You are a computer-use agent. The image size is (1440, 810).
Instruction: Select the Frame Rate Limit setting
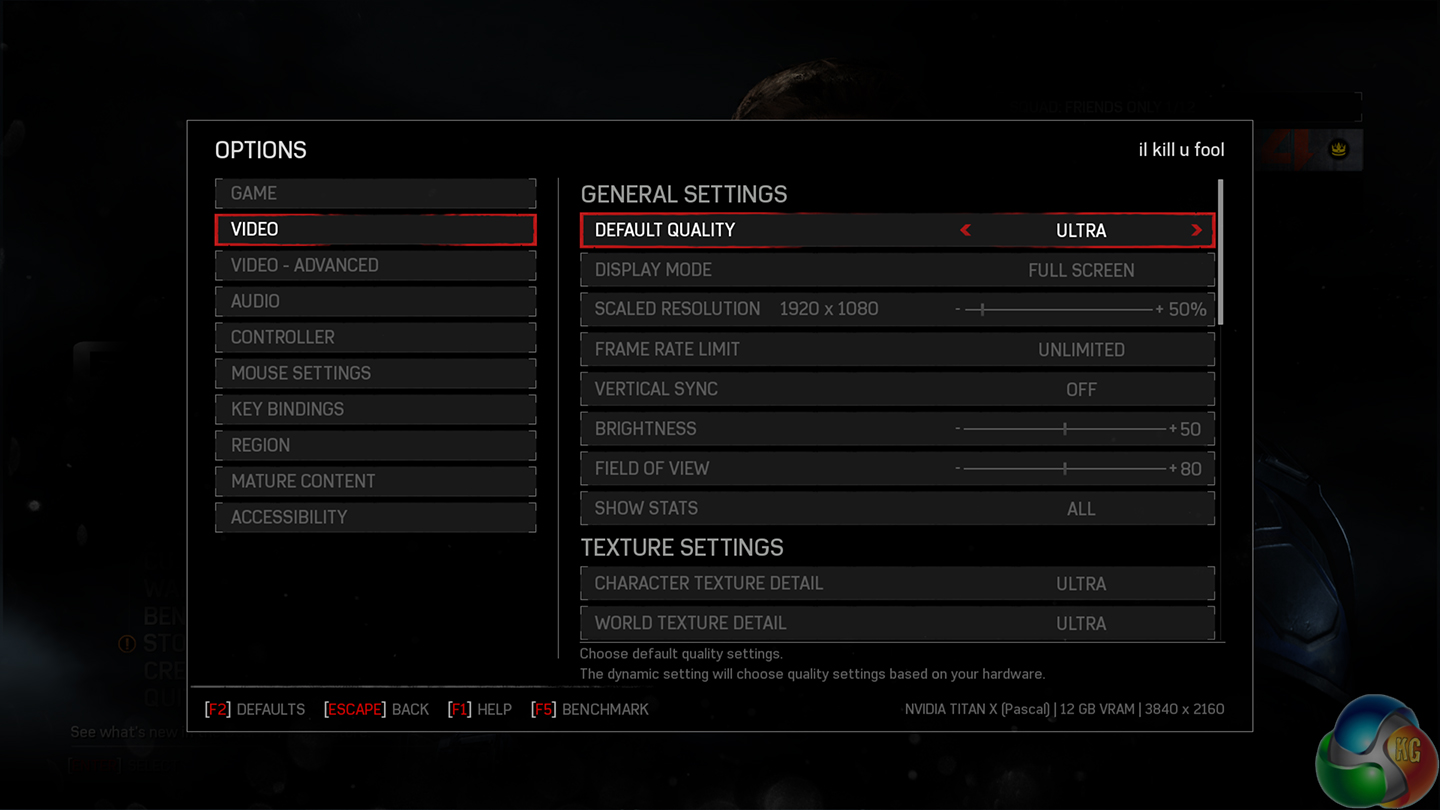(897, 350)
